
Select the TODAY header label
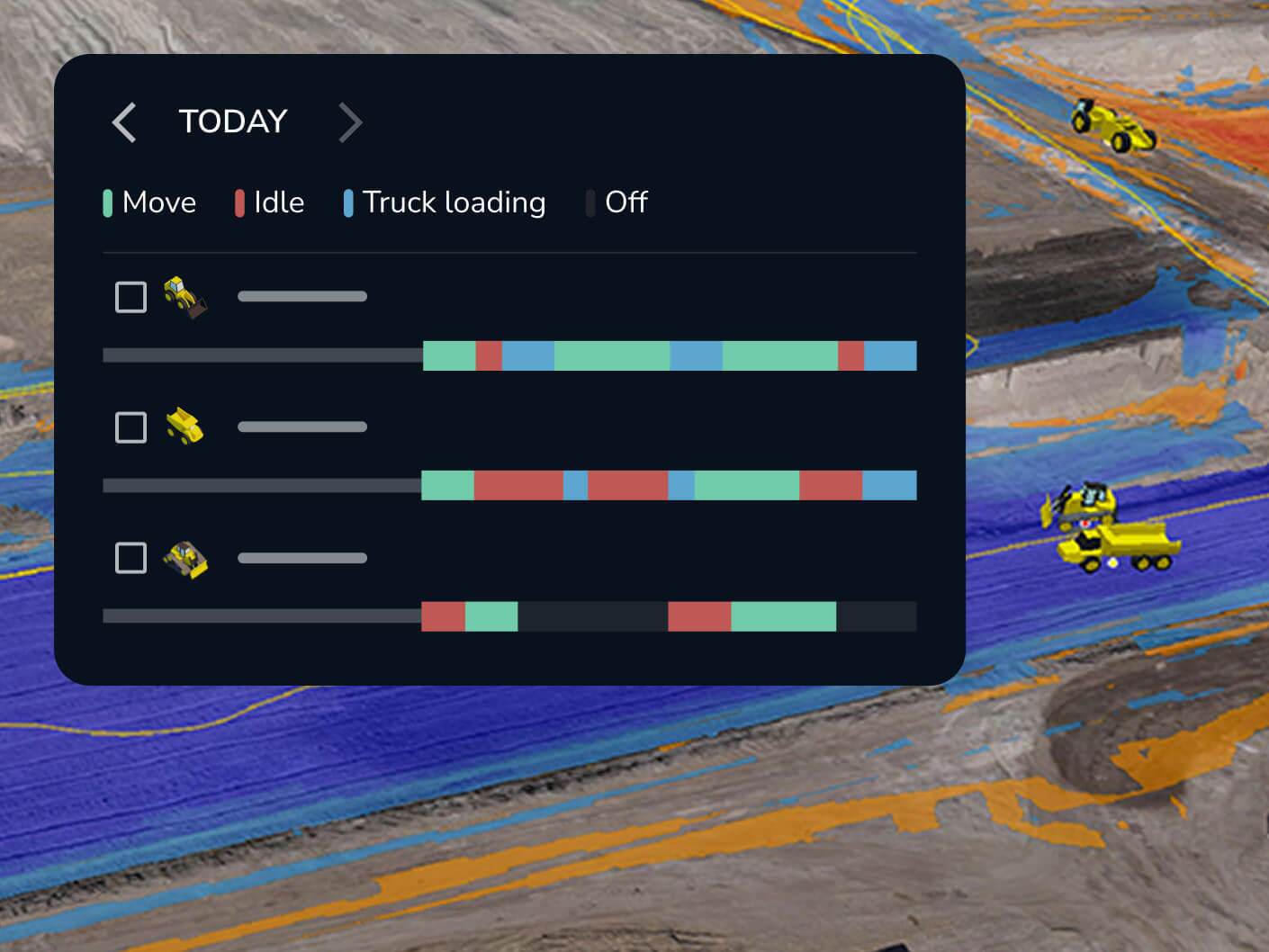tap(233, 121)
